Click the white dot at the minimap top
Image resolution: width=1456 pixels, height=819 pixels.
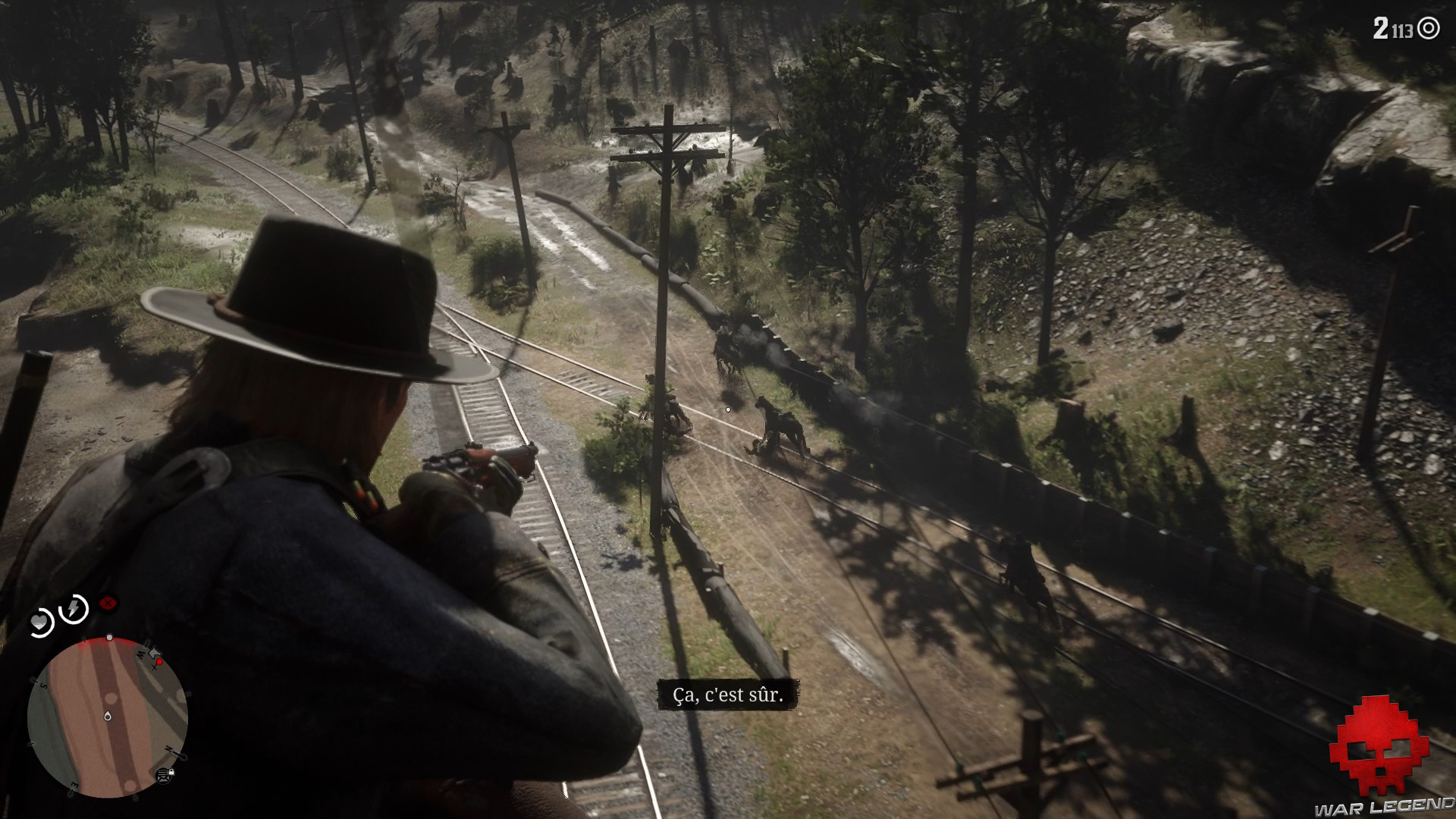point(109,635)
